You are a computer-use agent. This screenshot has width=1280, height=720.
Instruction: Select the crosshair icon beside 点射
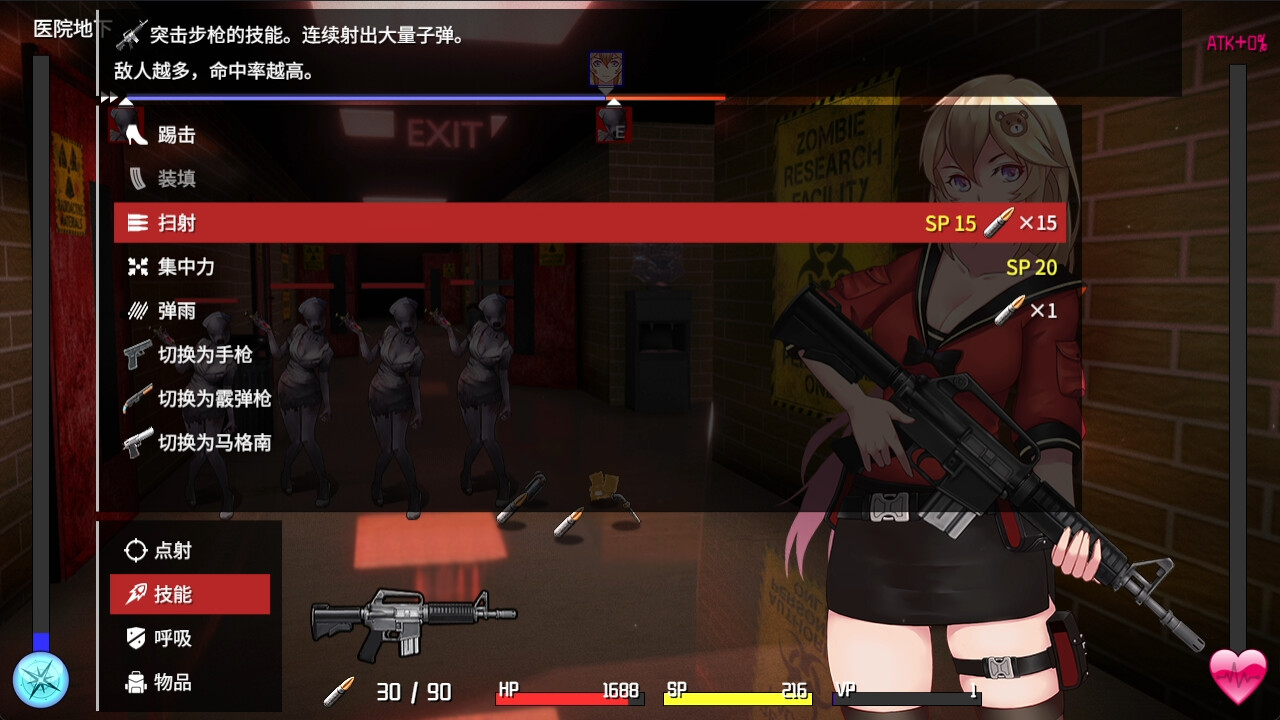click(x=136, y=549)
